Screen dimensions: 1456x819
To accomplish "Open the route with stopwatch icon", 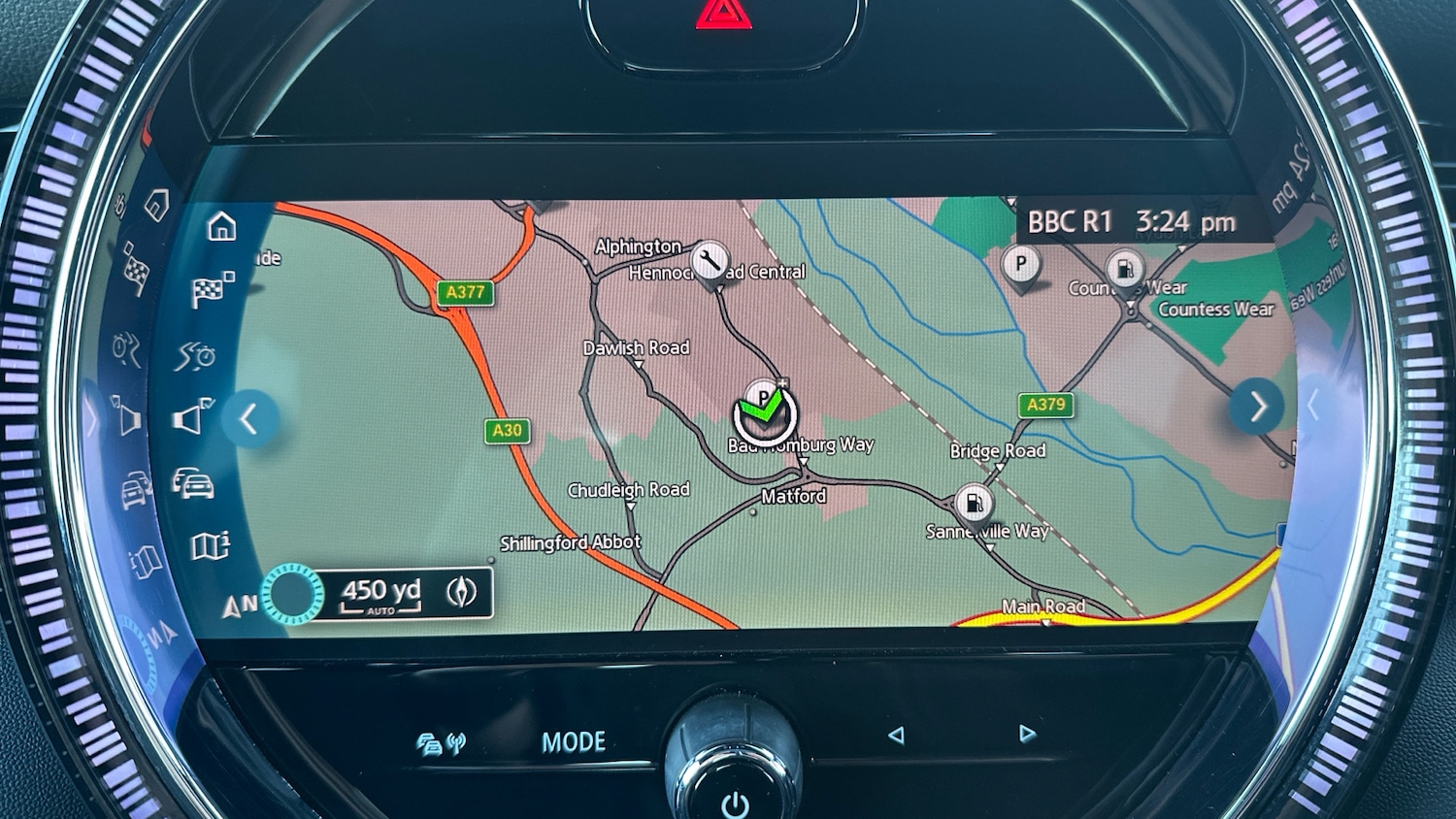I will [x=196, y=356].
